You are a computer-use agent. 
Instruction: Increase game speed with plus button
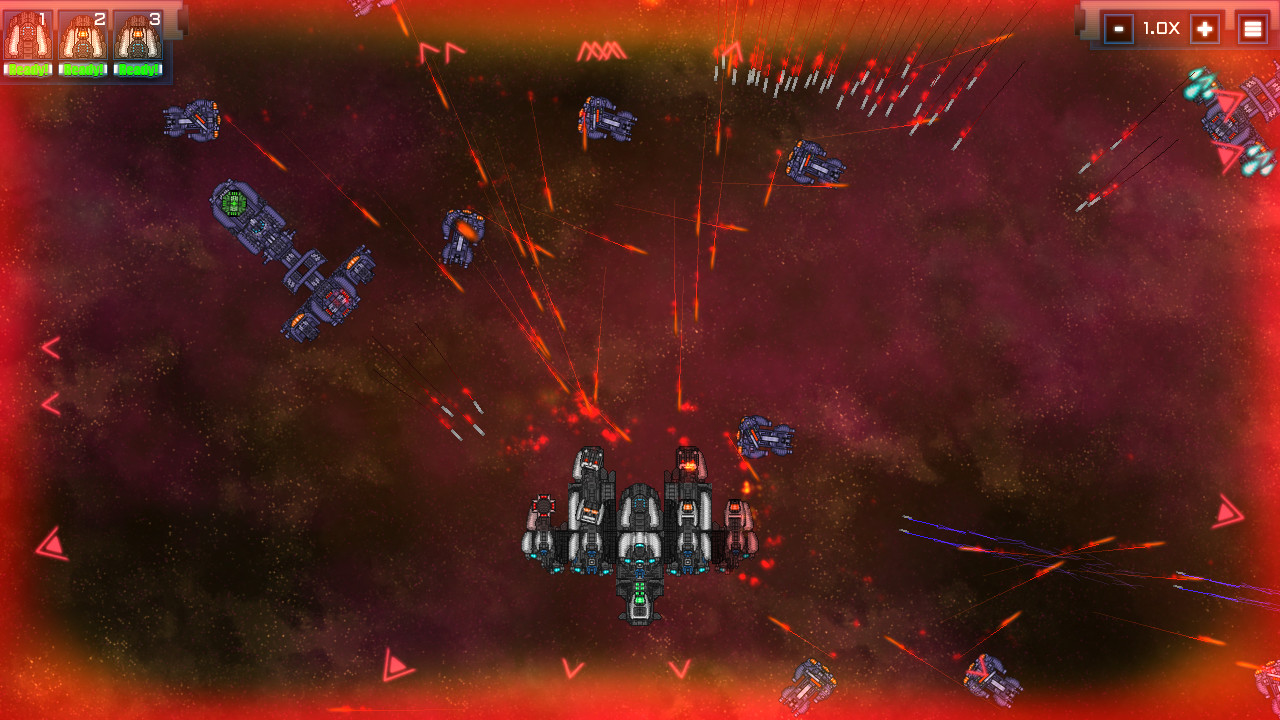click(x=1205, y=28)
